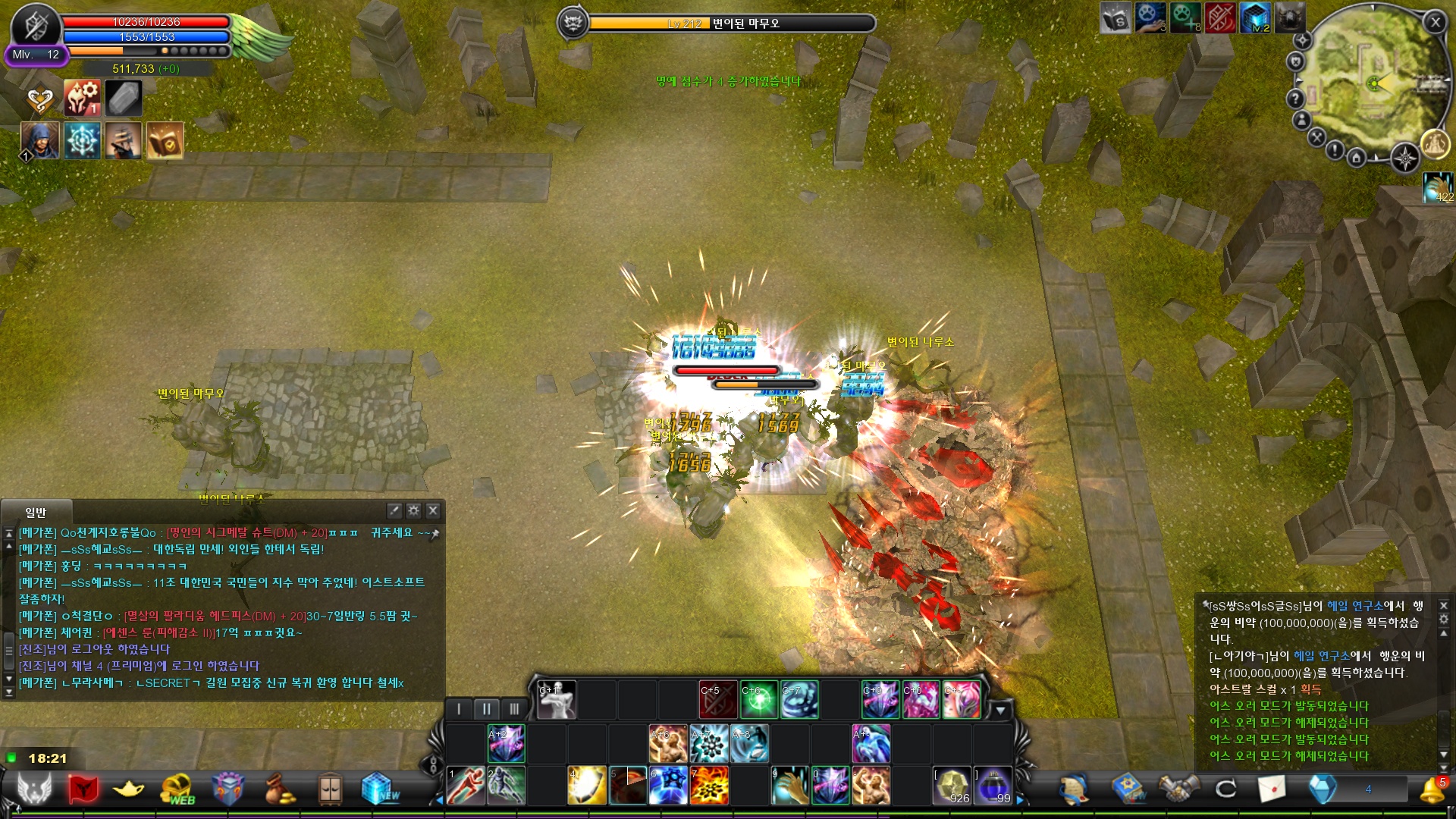Open chat settings with the gear button

[413, 510]
